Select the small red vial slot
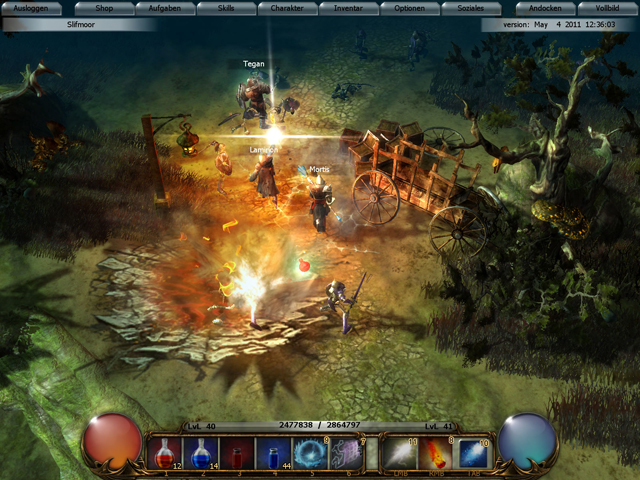The image size is (640, 480). pos(238,453)
